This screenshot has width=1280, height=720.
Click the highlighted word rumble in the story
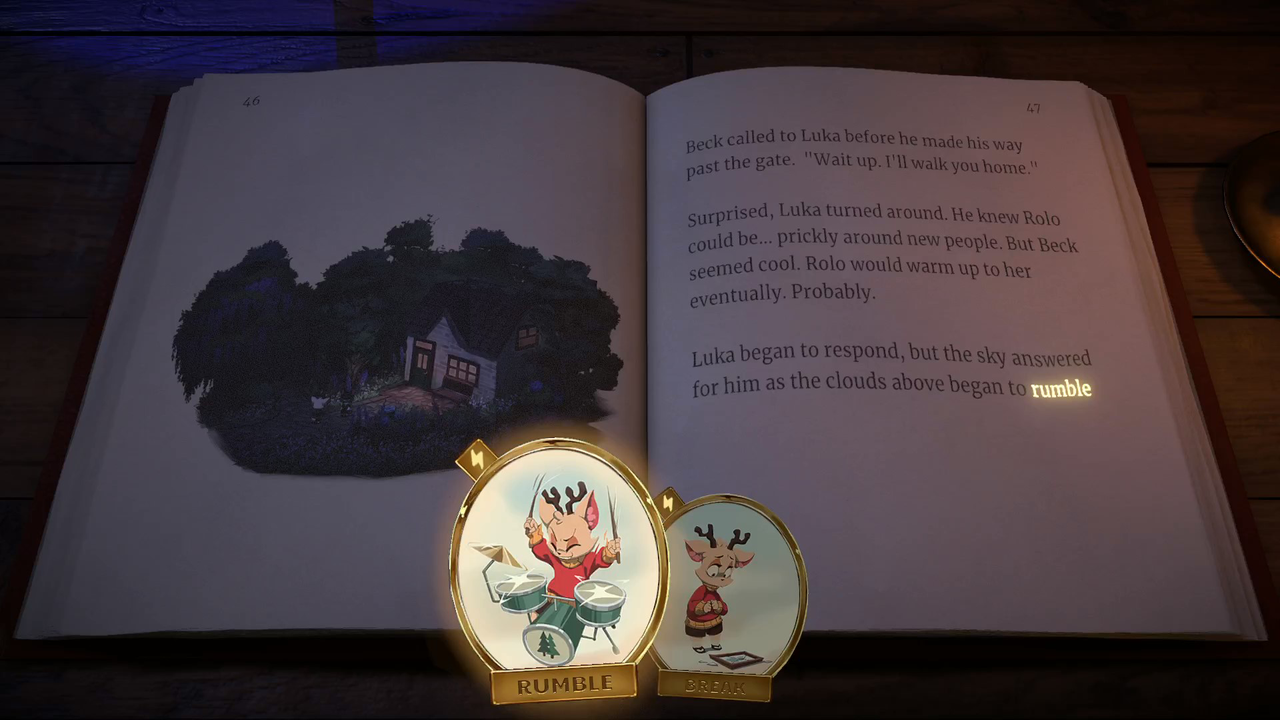(x=1060, y=388)
